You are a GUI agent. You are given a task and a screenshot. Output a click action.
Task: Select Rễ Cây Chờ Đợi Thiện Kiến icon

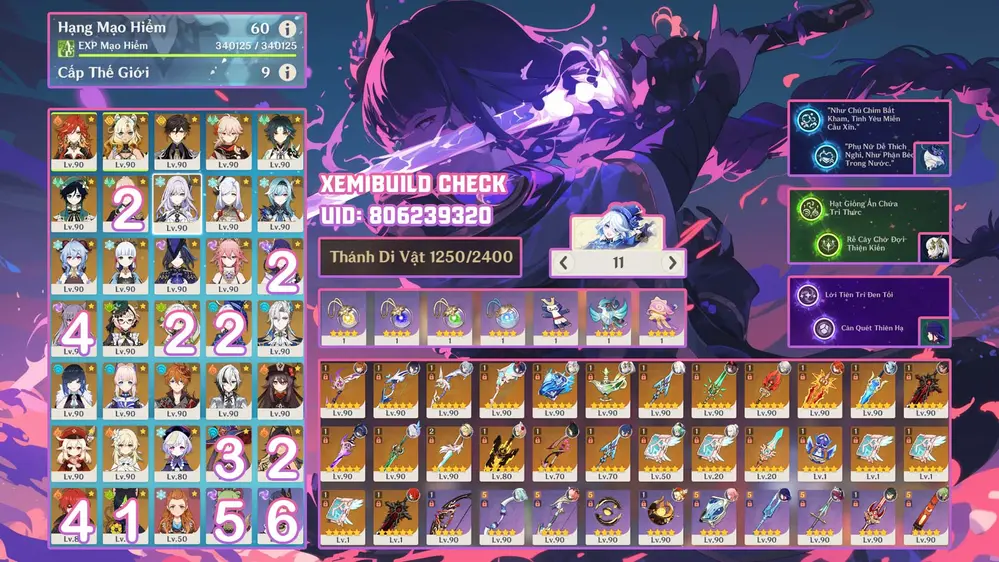pyautogui.click(x=825, y=243)
